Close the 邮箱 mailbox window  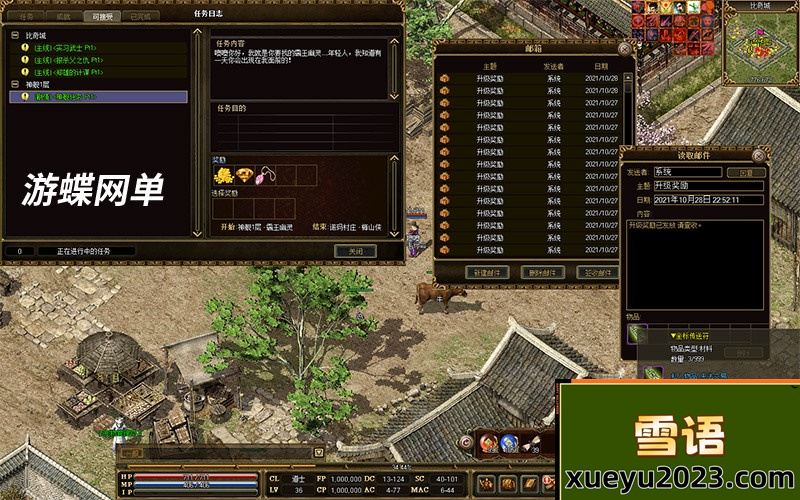(x=624, y=47)
